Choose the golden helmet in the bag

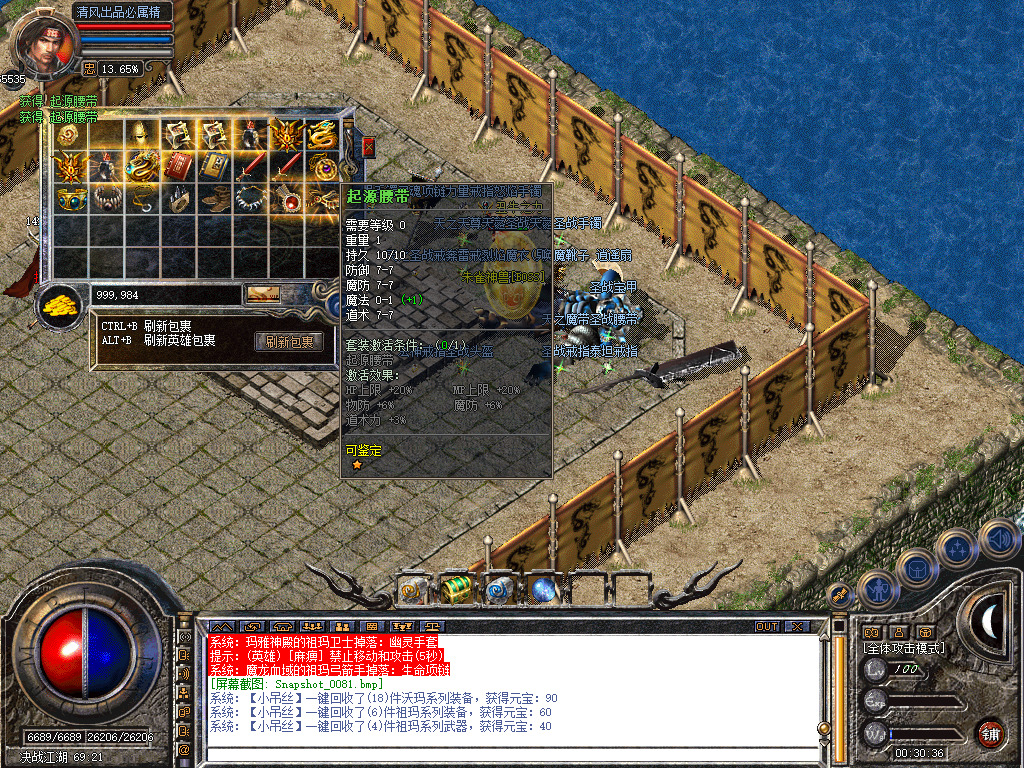click(x=142, y=134)
